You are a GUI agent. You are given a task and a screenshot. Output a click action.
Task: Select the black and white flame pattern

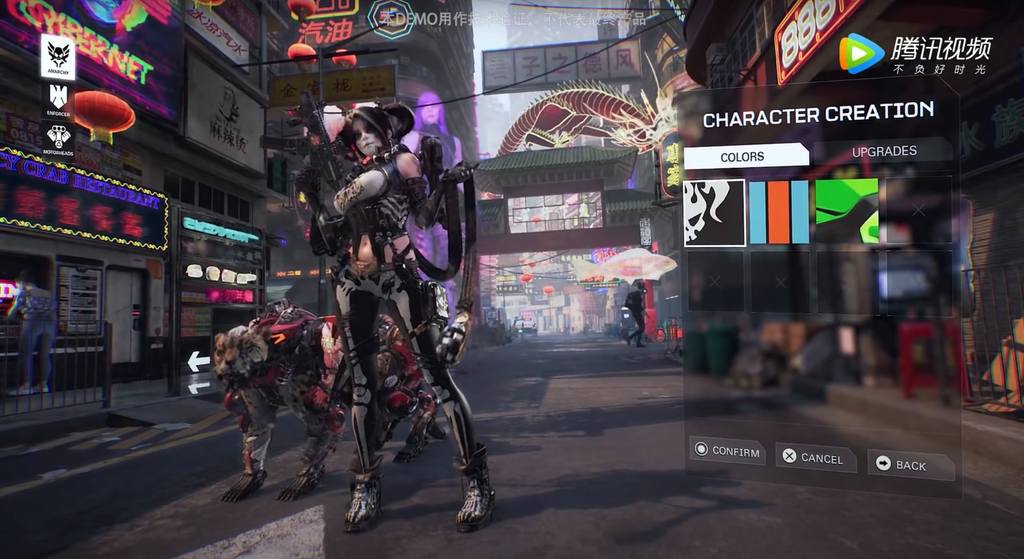point(714,212)
